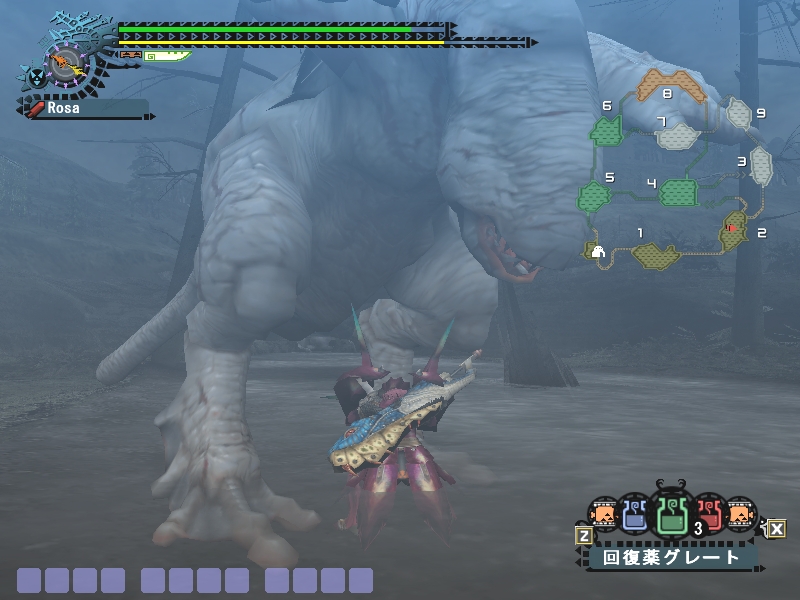Viewport: 800px width, 600px height.
Task: Click the red player marker on minimap
Action: point(731,229)
